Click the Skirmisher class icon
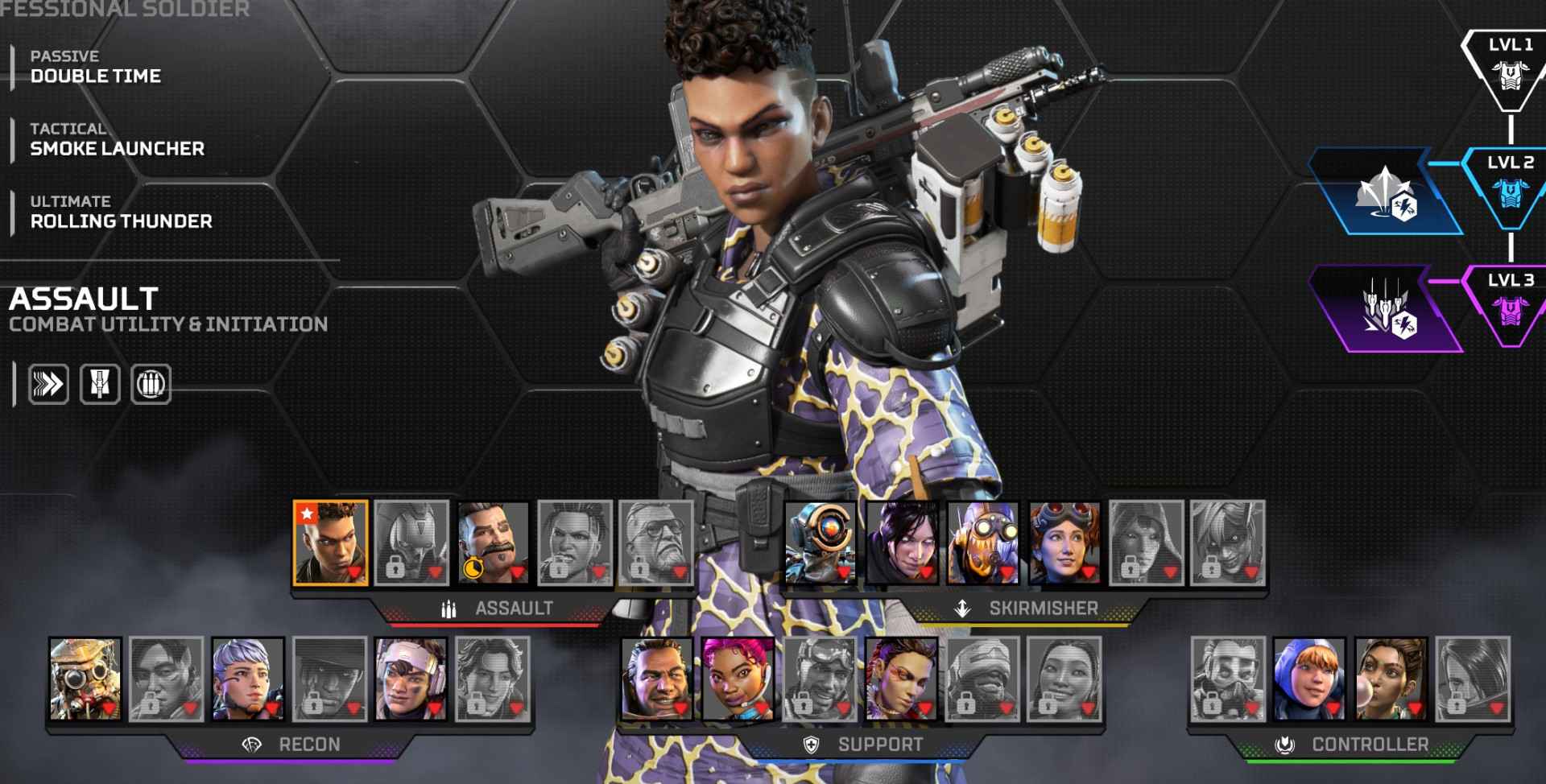1546x784 pixels. pos(961,609)
